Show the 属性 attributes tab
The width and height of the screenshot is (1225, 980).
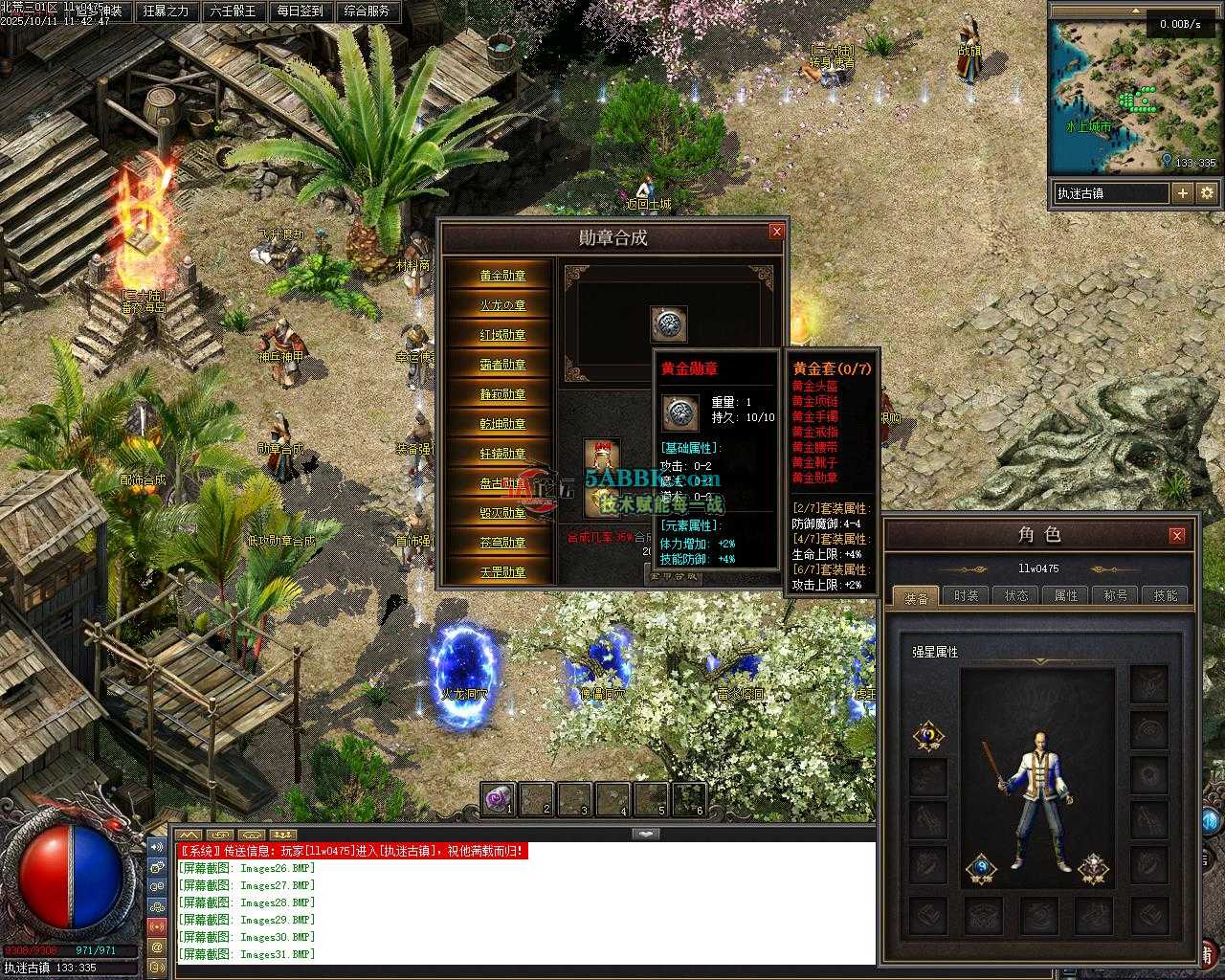(x=1066, y=595)
